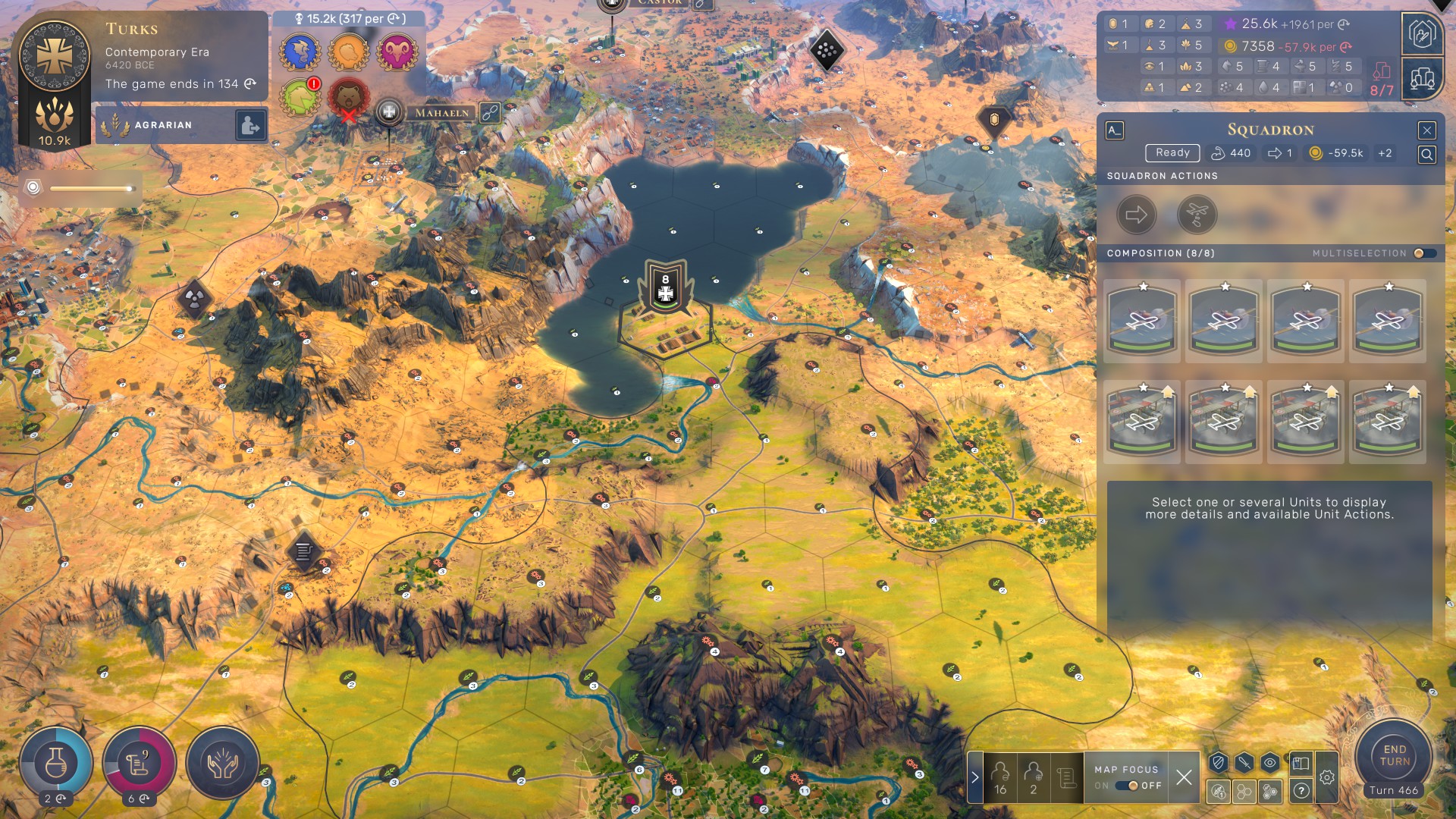Viewport: 1456px width, 819px height.
Task: Select the Mahaeln city label
Action: coord(441,113)
